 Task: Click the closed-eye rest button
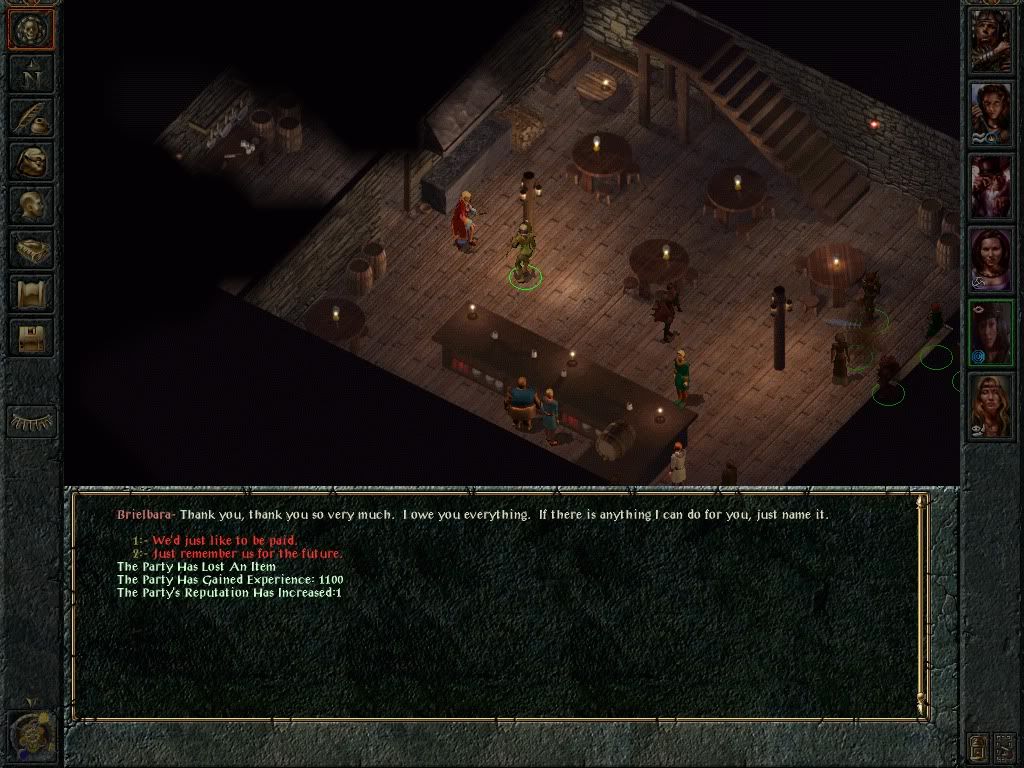tap(31, 421)
